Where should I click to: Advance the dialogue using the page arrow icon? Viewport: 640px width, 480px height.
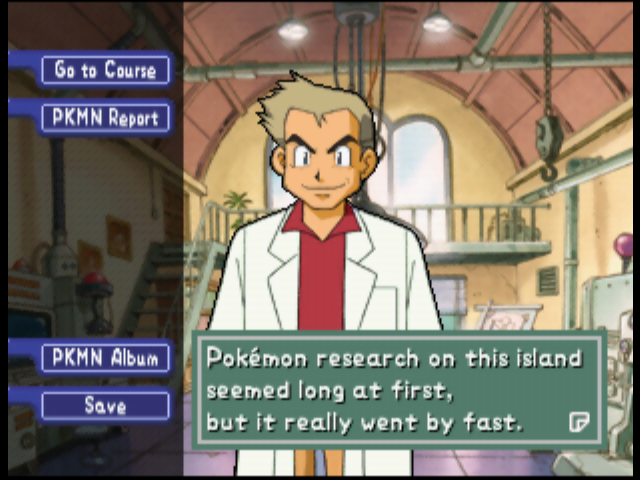click(578, 421)
